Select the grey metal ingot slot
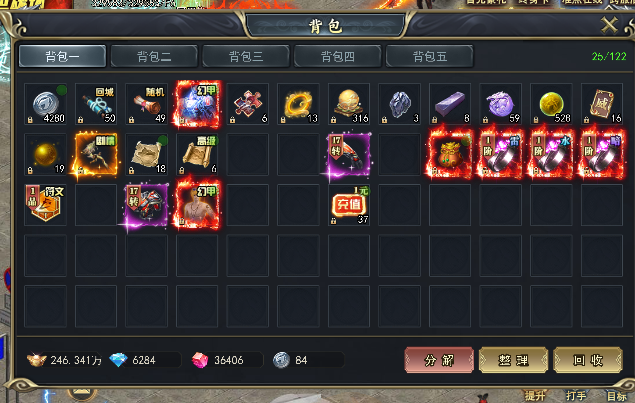Image resolution: width=635 pixels, height=403 pixels. tap(449, 105)
